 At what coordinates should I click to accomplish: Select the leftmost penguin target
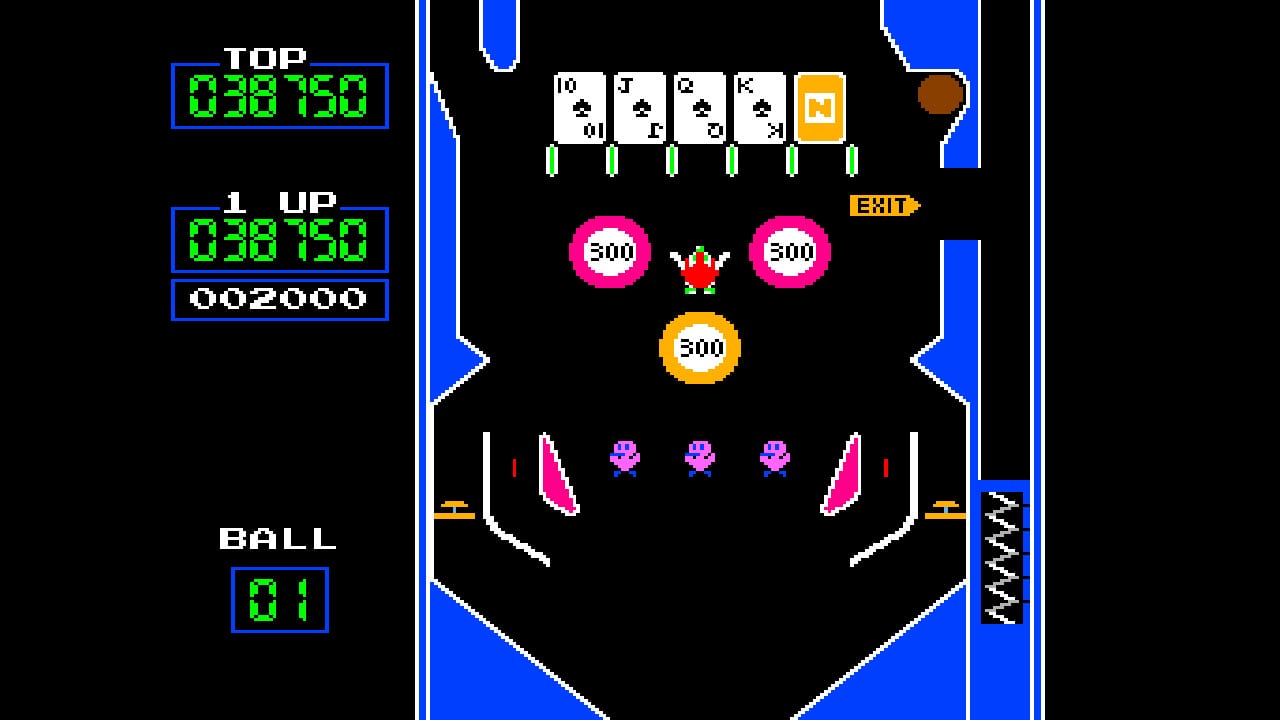coord(624,458)
